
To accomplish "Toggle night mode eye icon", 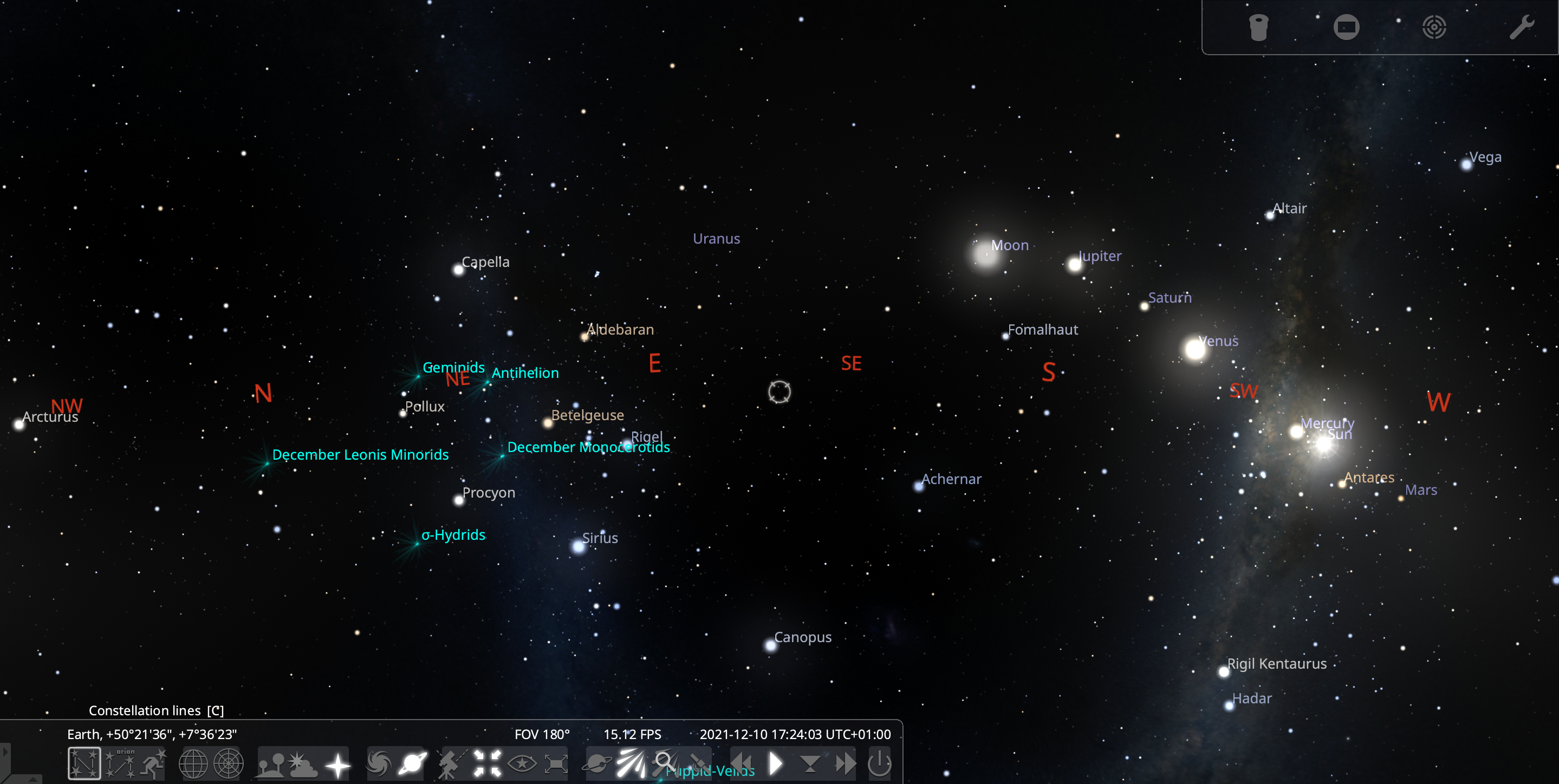I will [x=522, y=763].
